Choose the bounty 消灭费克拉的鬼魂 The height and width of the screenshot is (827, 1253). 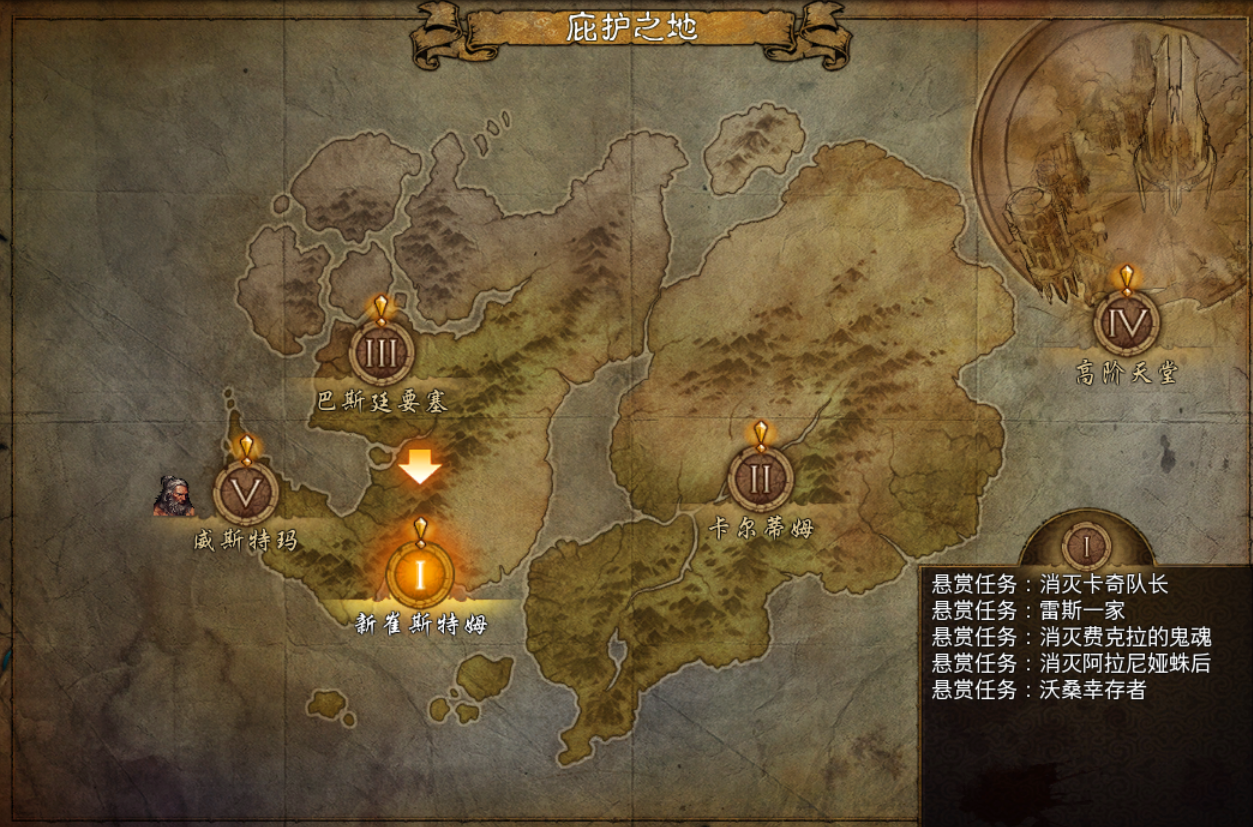pos(1072,637)
